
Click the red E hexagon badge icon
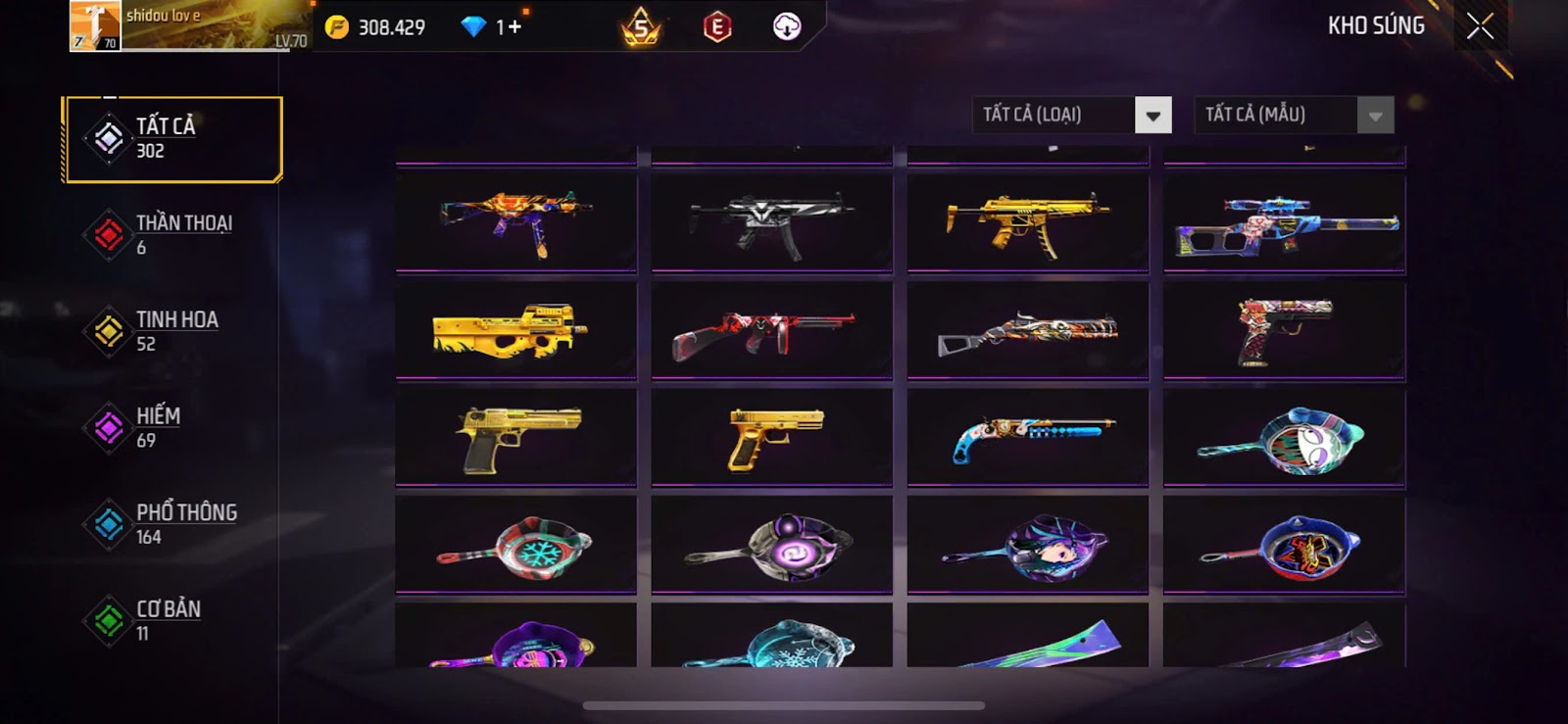pos(717,27)
